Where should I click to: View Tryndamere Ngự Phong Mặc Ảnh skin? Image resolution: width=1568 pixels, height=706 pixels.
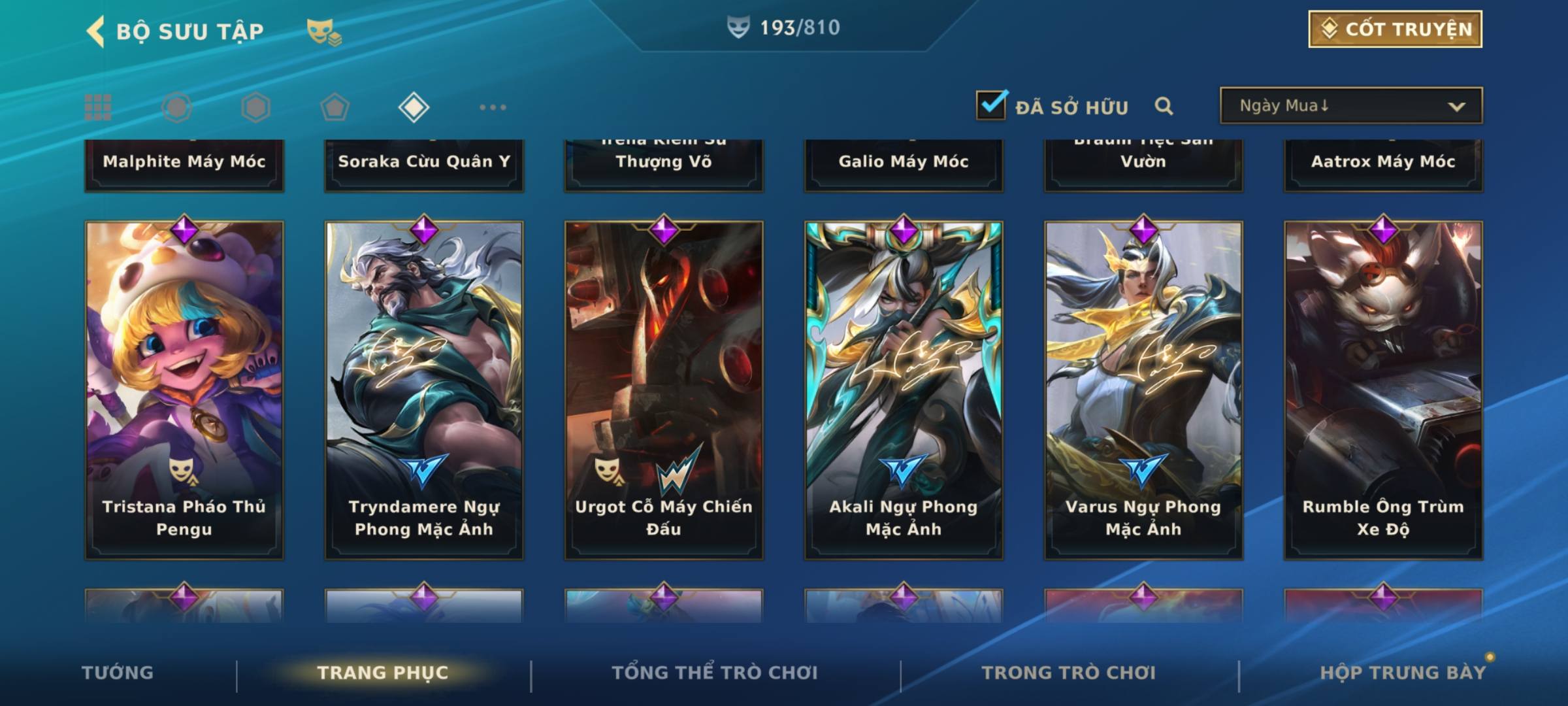click(x=424, y=390)
